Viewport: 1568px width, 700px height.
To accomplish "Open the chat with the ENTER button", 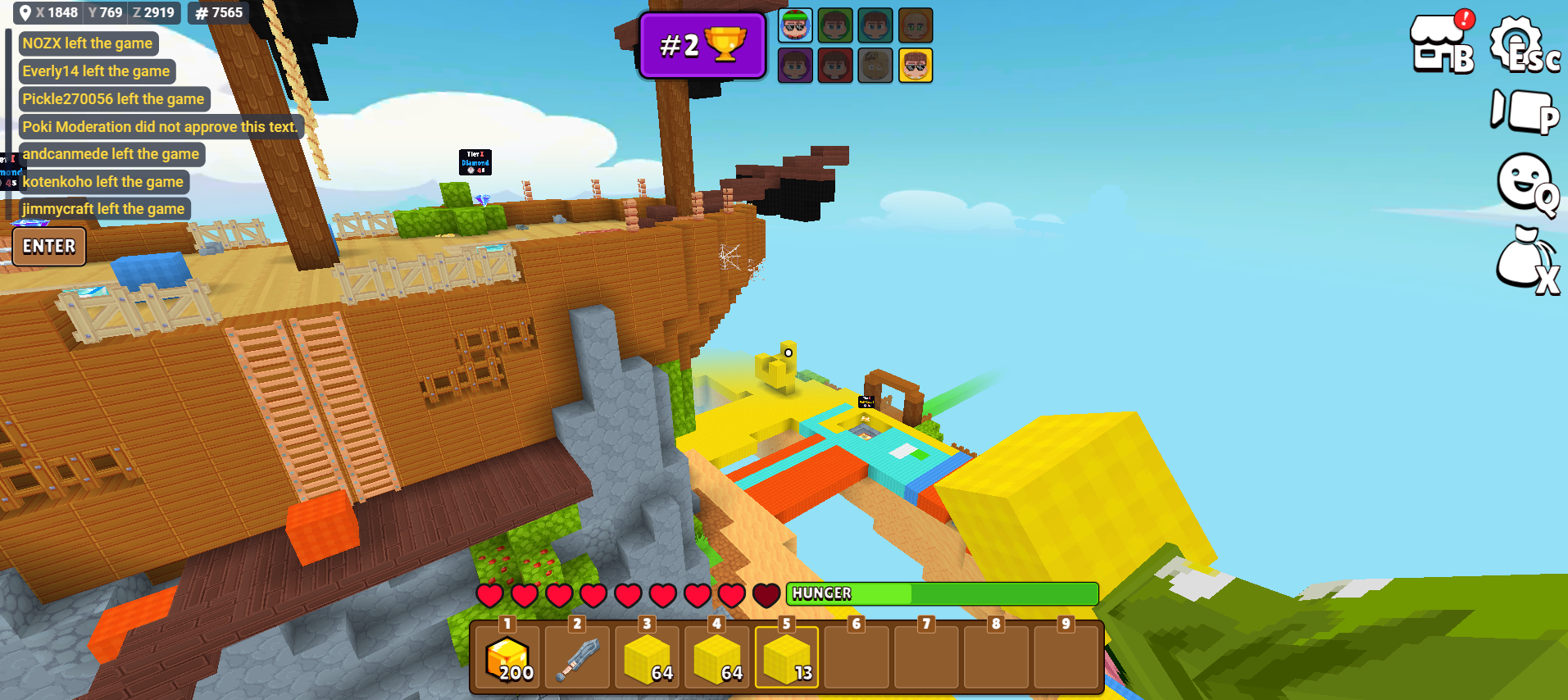I will [49, 247].
